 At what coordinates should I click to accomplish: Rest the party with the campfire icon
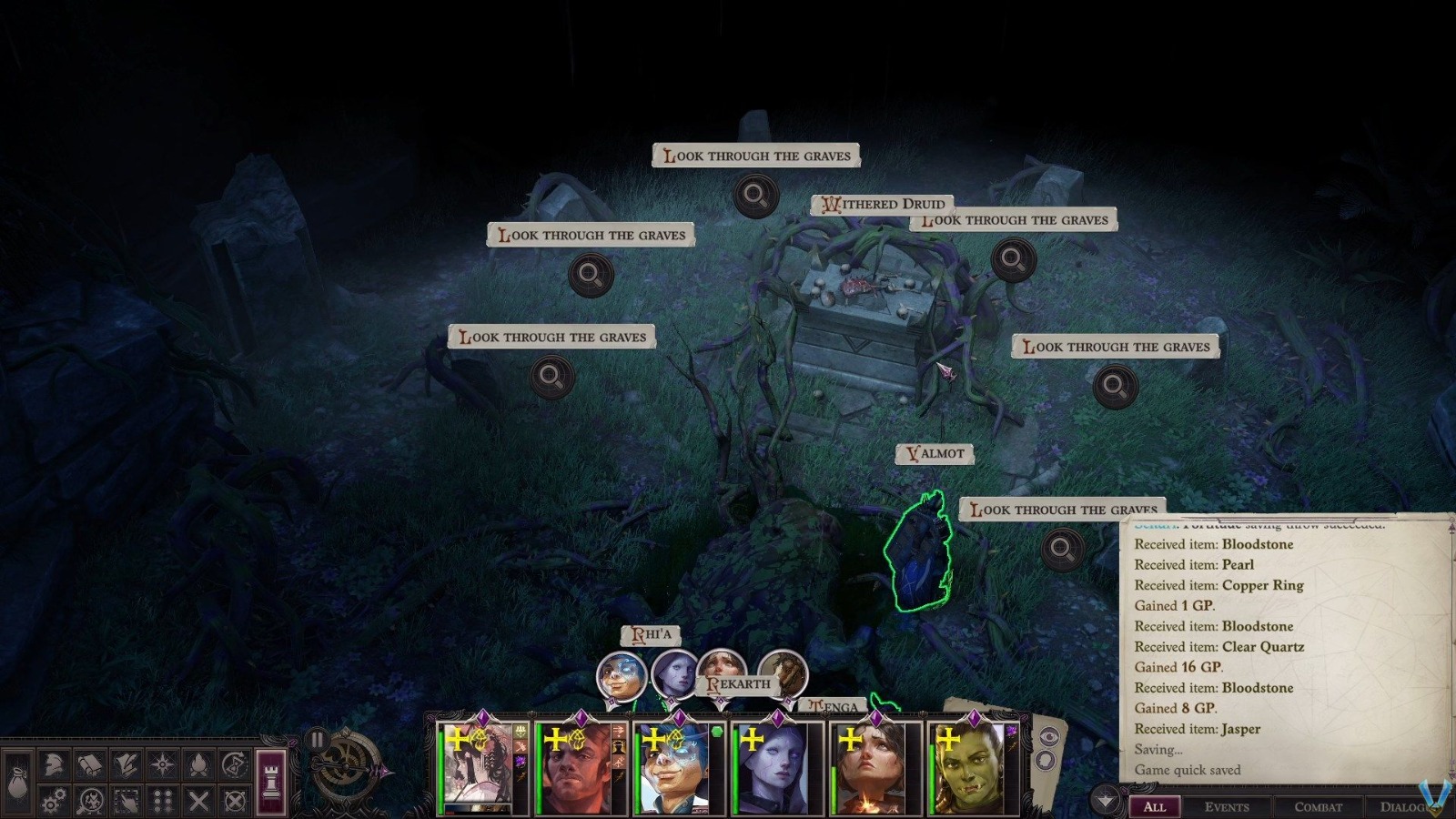[x=199, y=763]
